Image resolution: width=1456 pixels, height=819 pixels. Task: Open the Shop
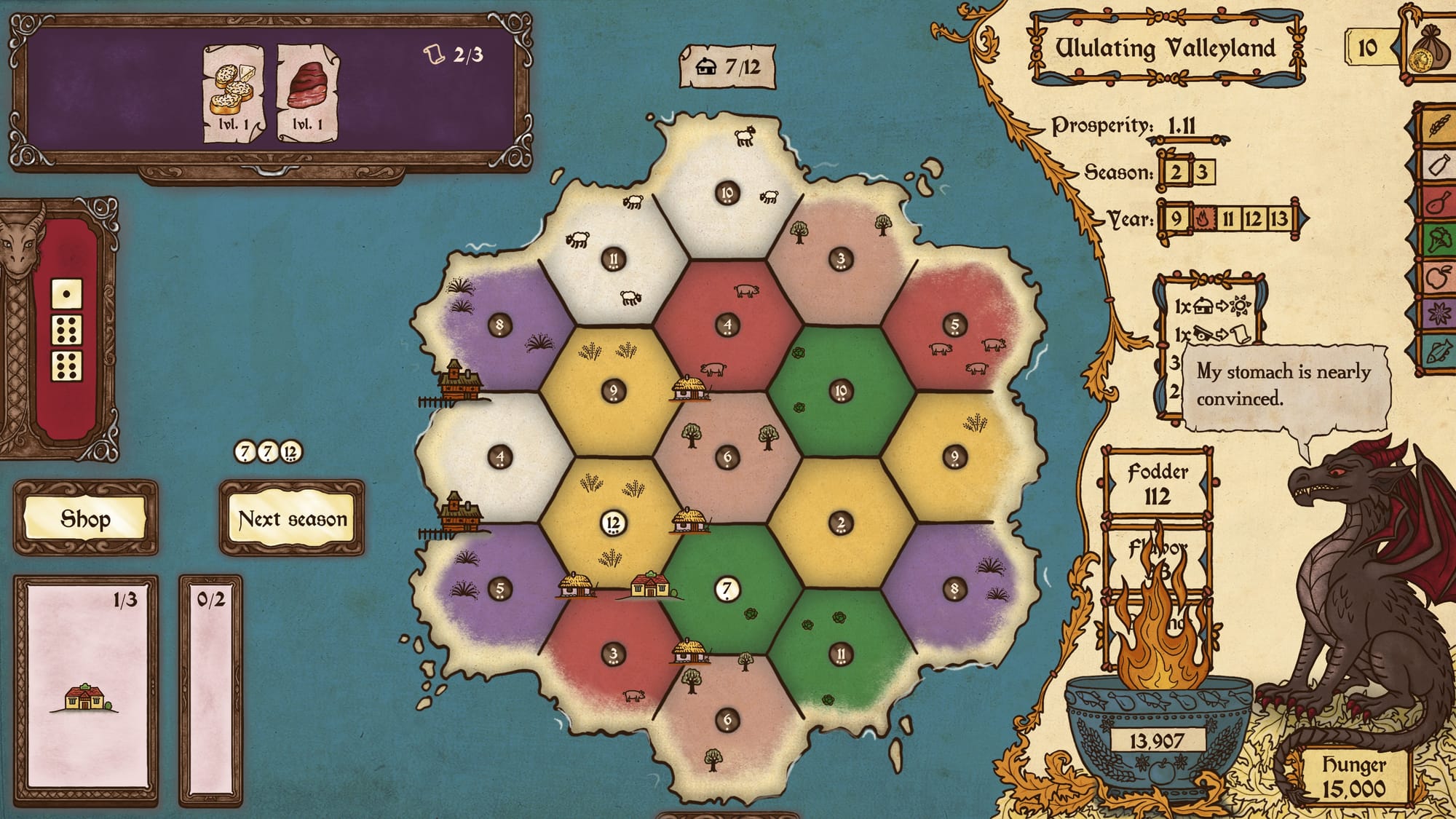85,518
